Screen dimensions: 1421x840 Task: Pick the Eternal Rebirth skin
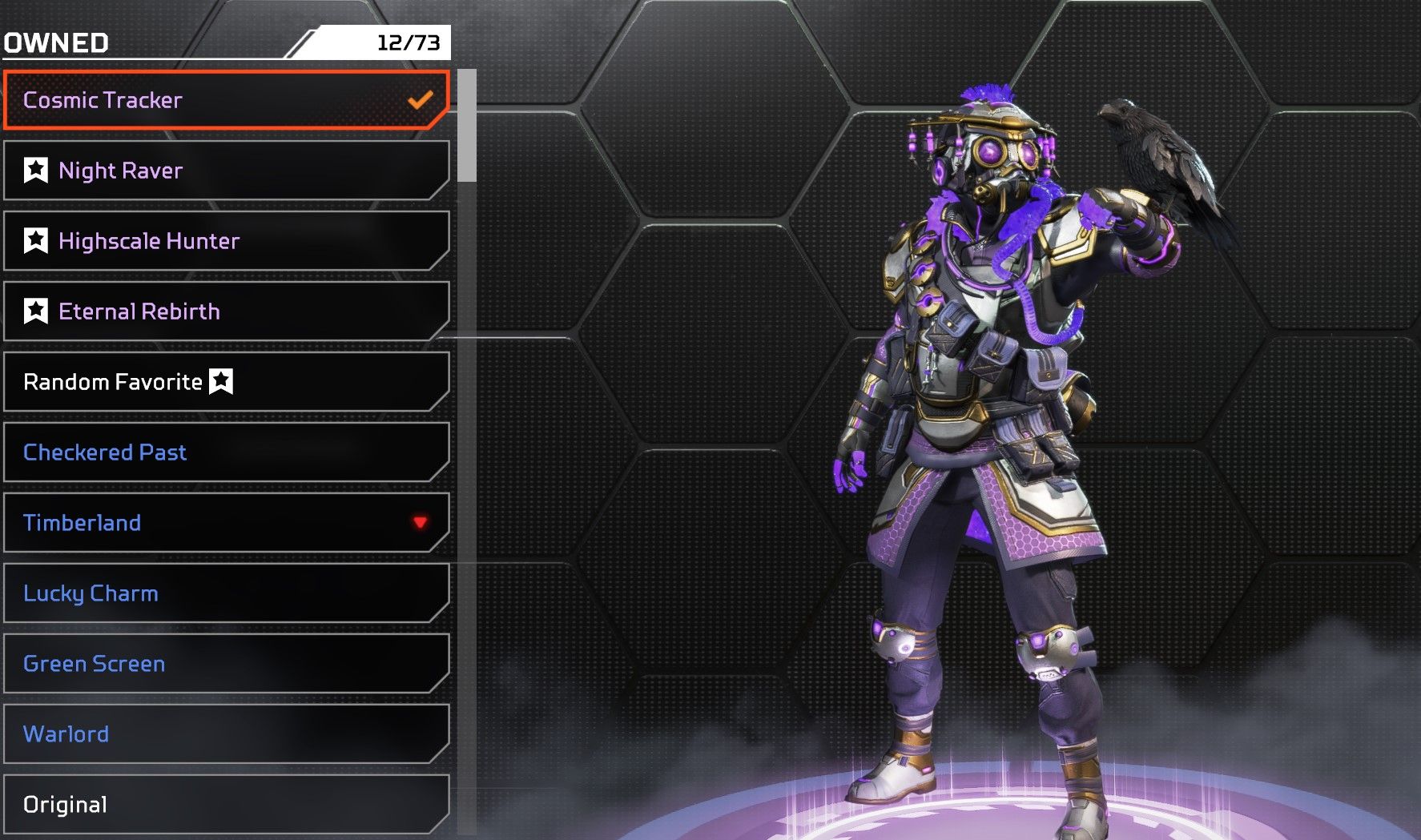point(226,311)
